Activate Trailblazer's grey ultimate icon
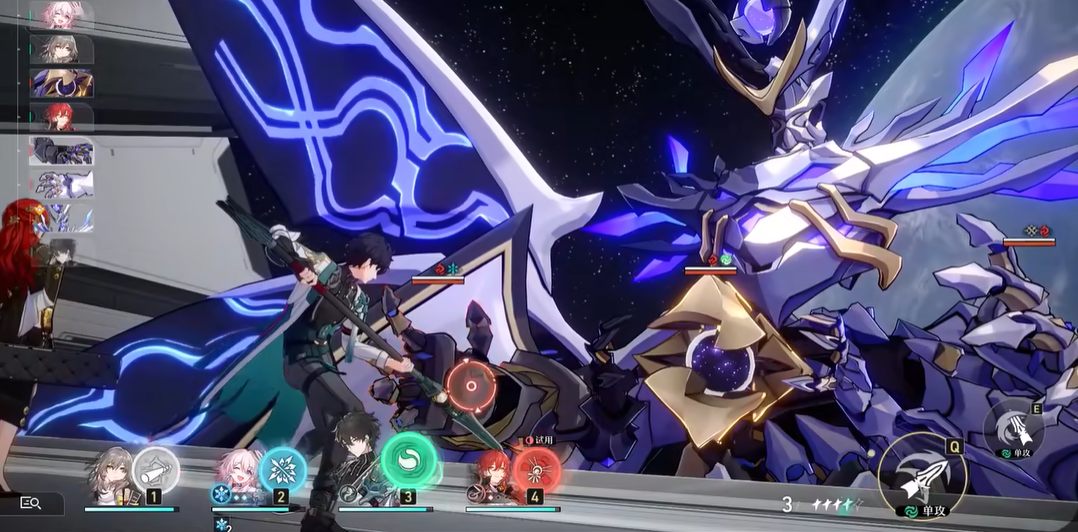 coord(156,468)
